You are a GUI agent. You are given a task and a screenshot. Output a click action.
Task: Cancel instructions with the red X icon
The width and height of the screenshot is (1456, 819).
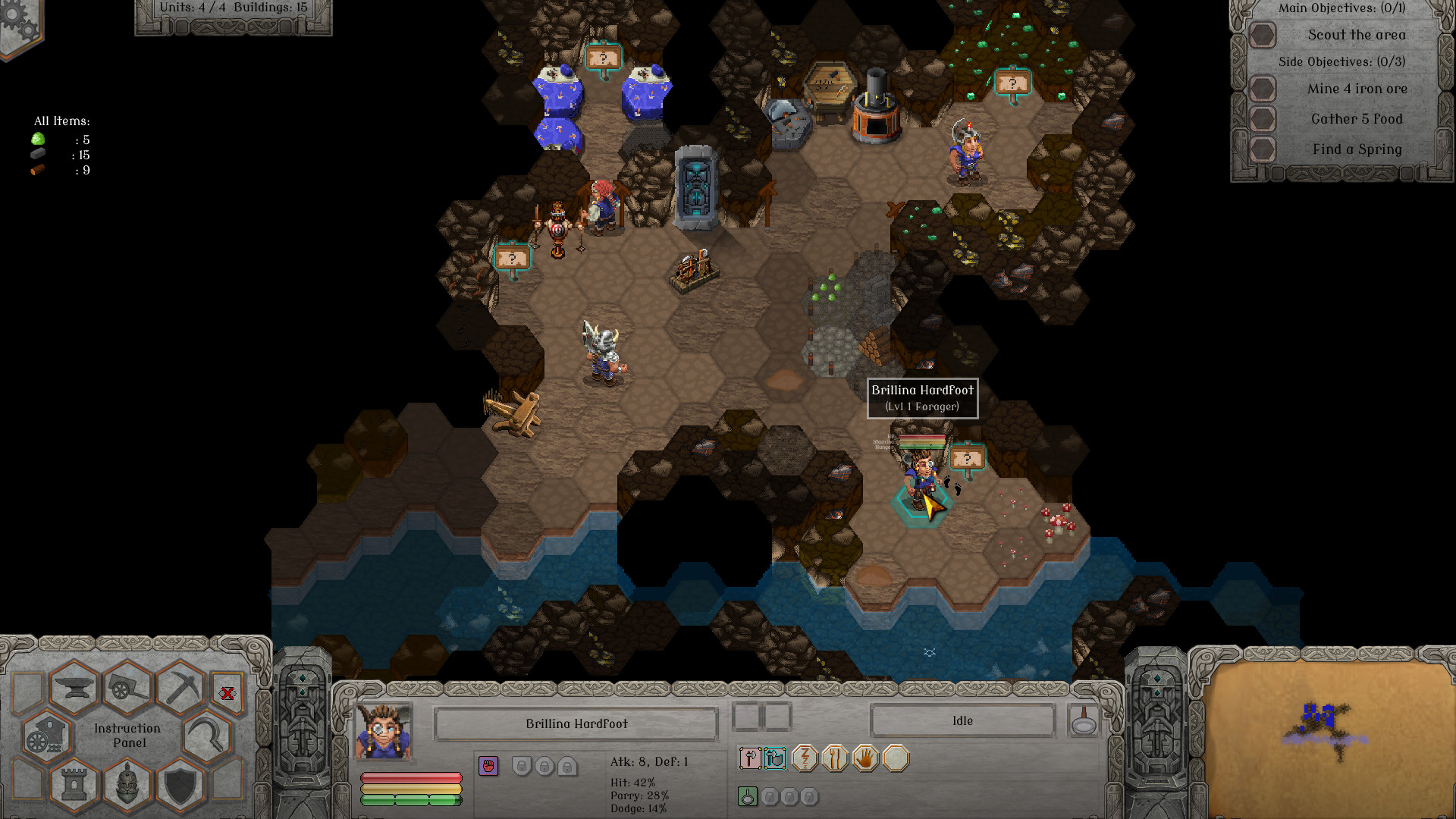tap(227, 693)
